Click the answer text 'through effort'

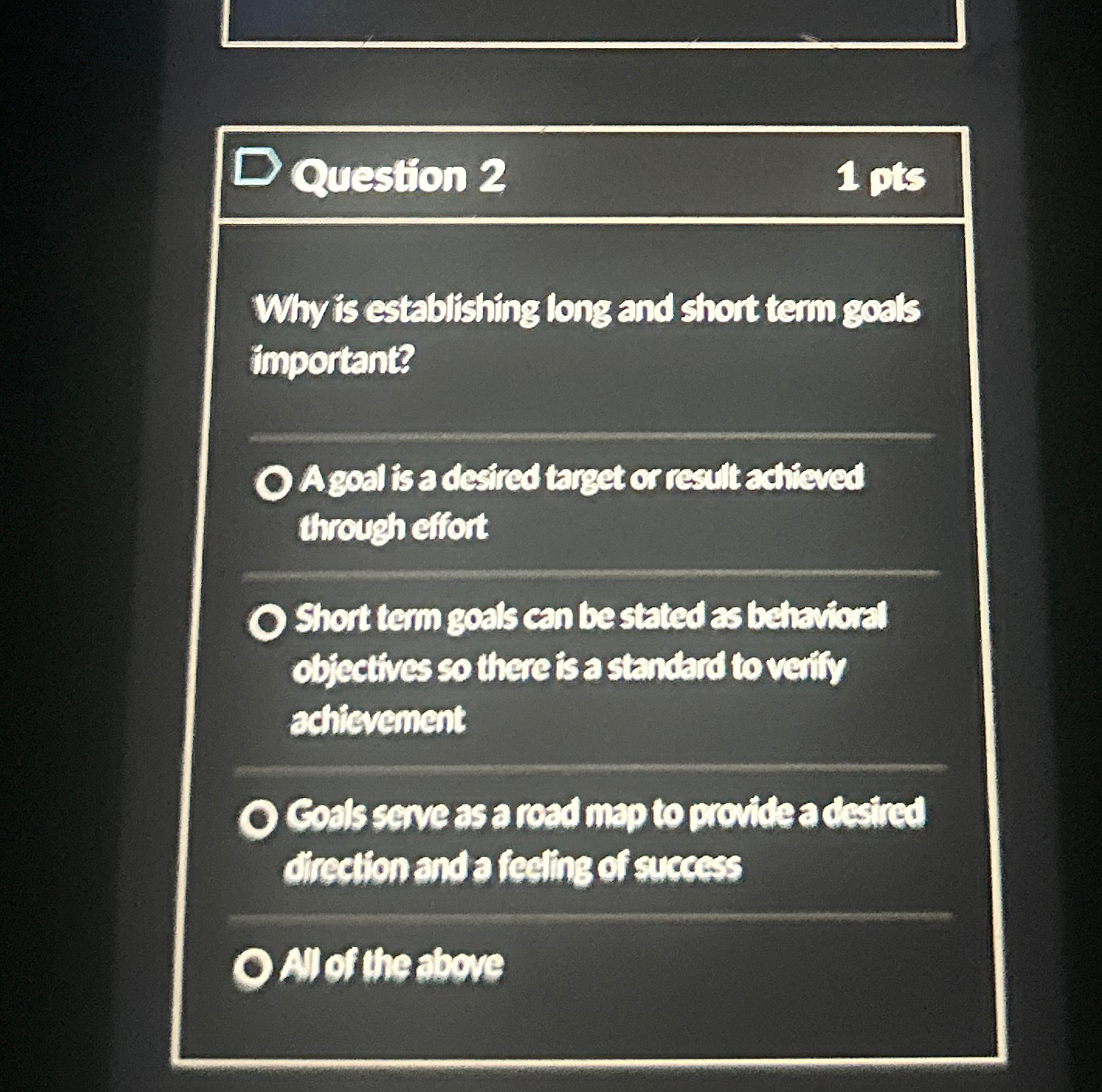392,525
